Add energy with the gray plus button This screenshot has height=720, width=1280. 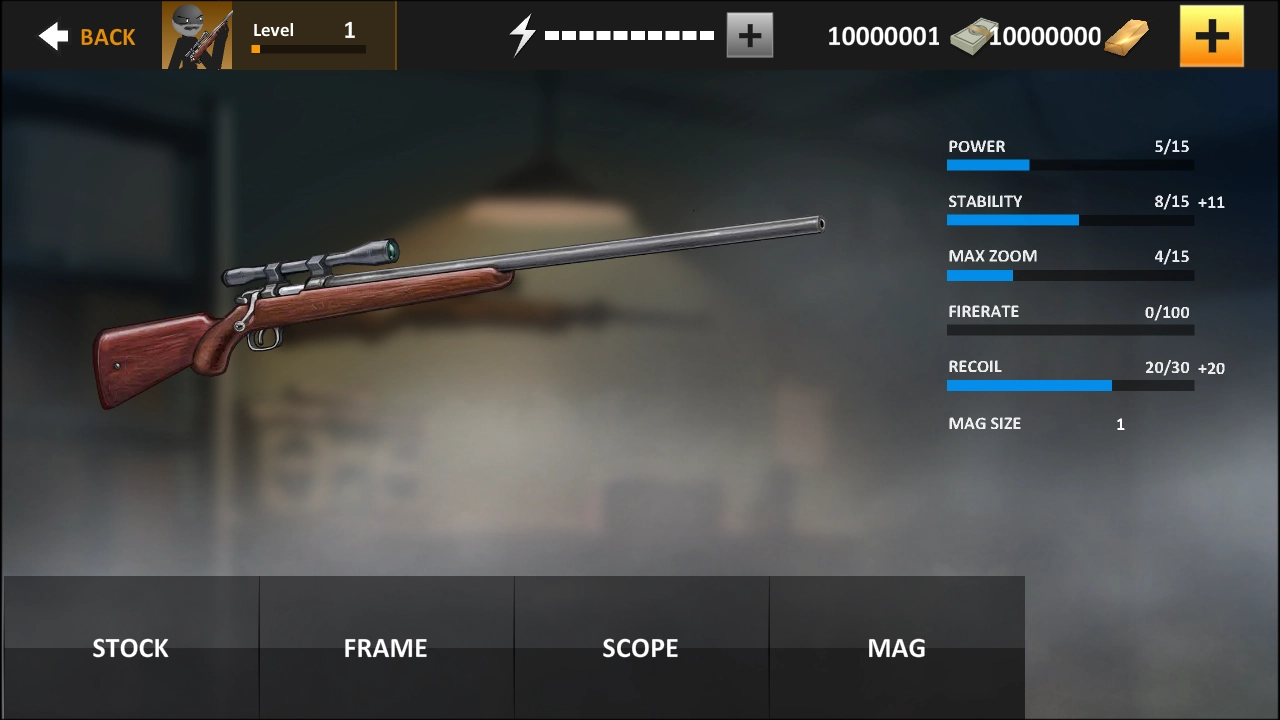click(749, 37)
